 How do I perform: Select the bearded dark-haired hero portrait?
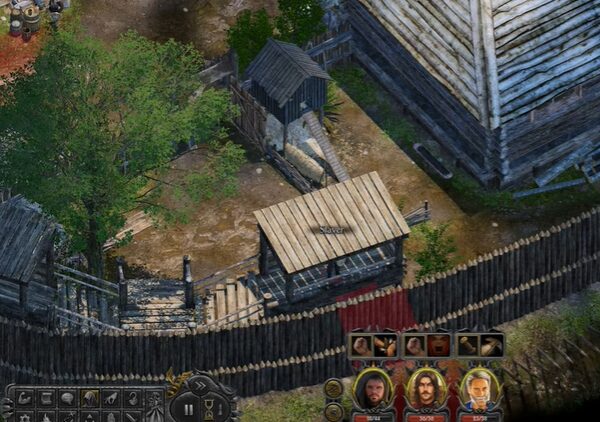coord(373,390)
